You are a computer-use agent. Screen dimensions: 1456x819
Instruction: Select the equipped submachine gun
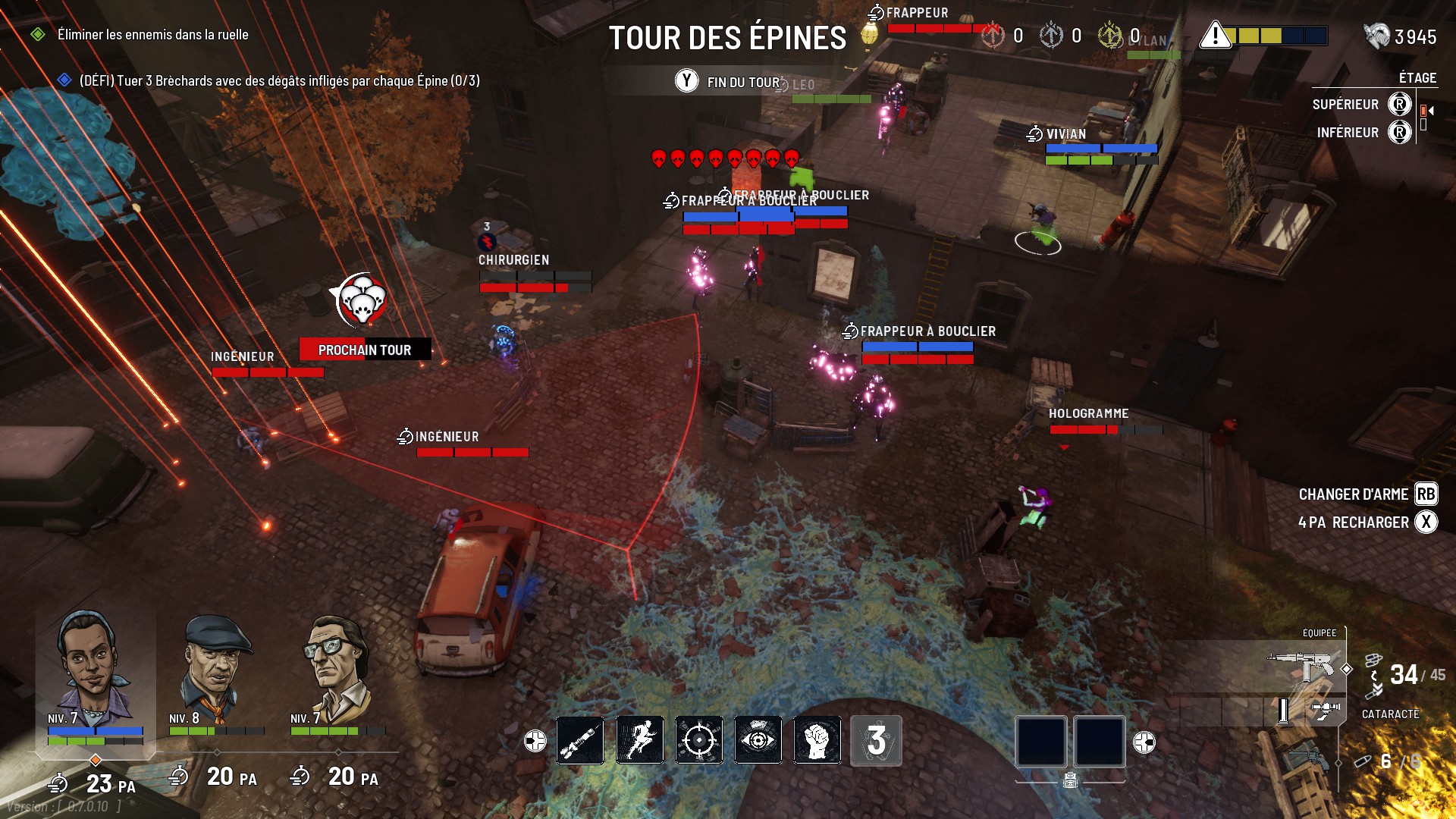pos(1303,667)
